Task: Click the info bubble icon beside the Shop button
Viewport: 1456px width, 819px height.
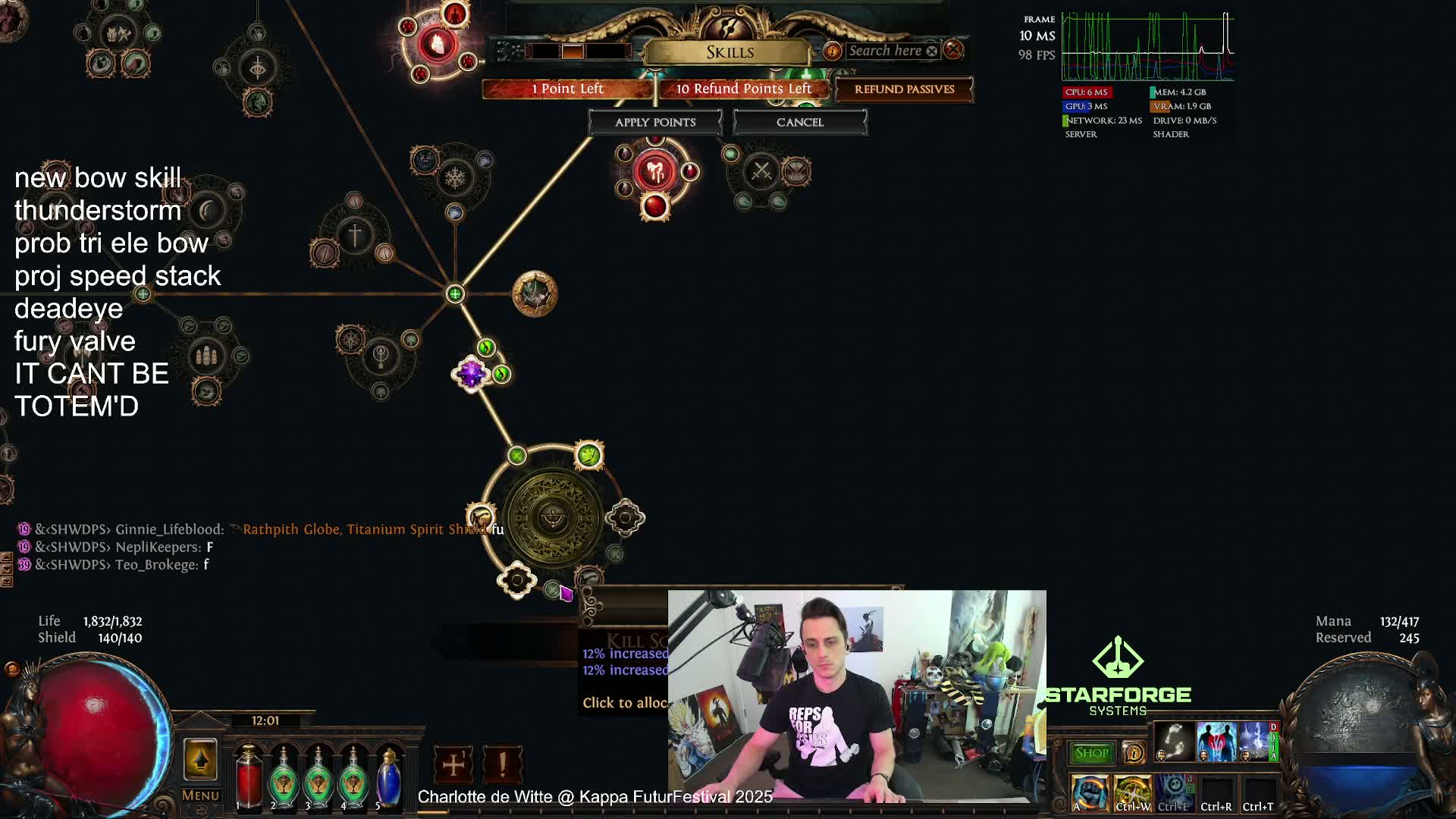Action: (1134, 753)
